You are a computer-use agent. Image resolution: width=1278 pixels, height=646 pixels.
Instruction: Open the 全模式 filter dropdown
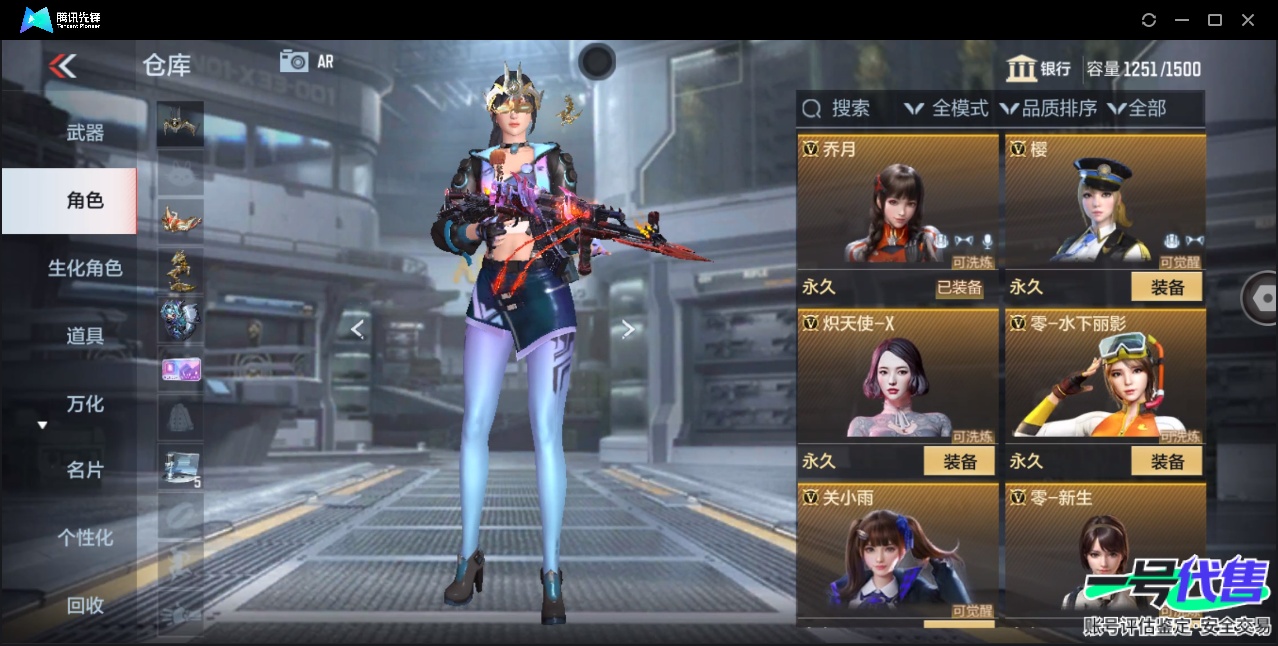[x=947, y=109]
